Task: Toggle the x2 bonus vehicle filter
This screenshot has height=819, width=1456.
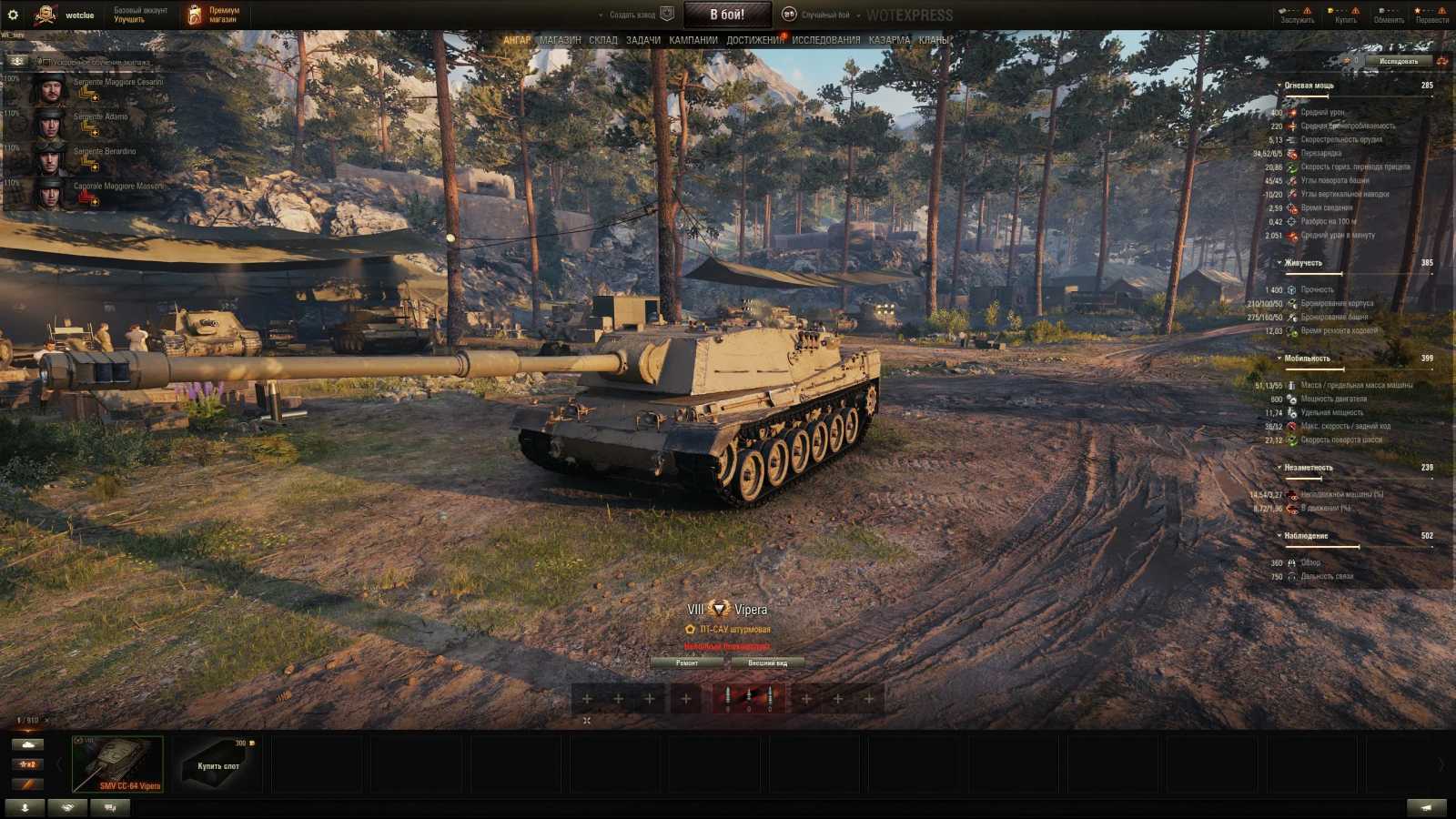Action: click(x=28, y=764)
